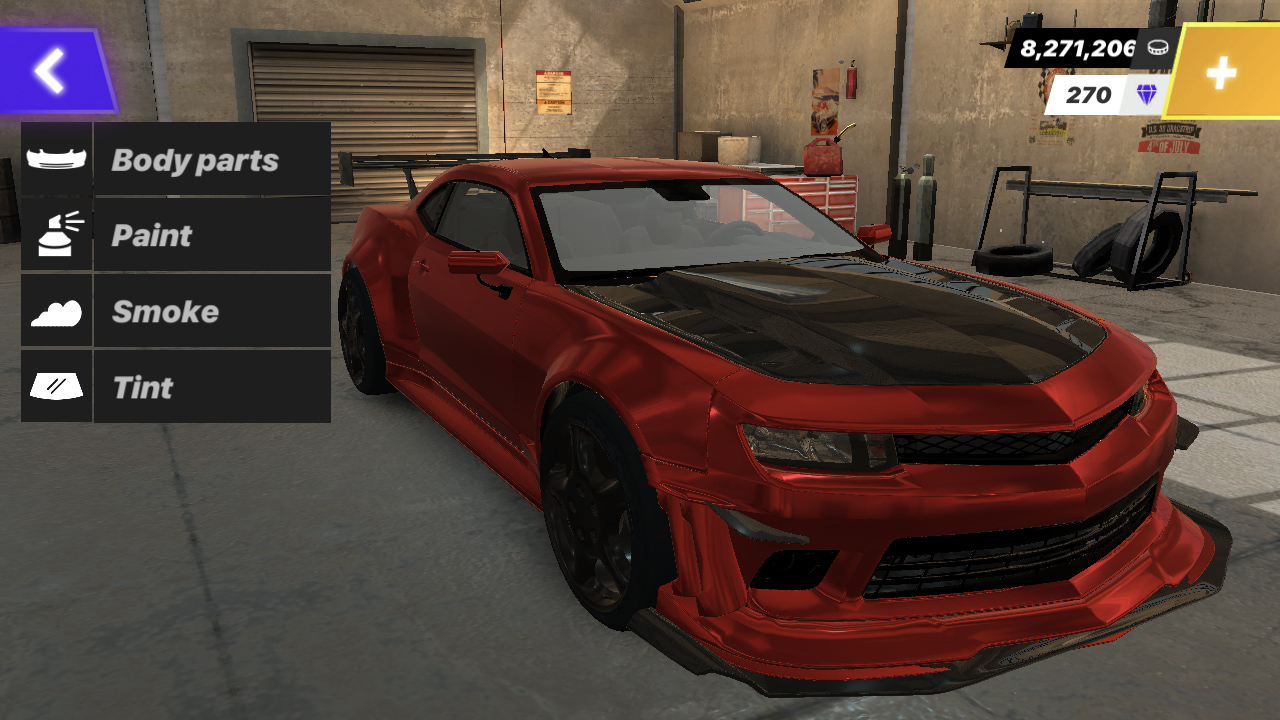Select the Body parts bumper icon
Viewport: 1280px width, 720px height.
56,158
